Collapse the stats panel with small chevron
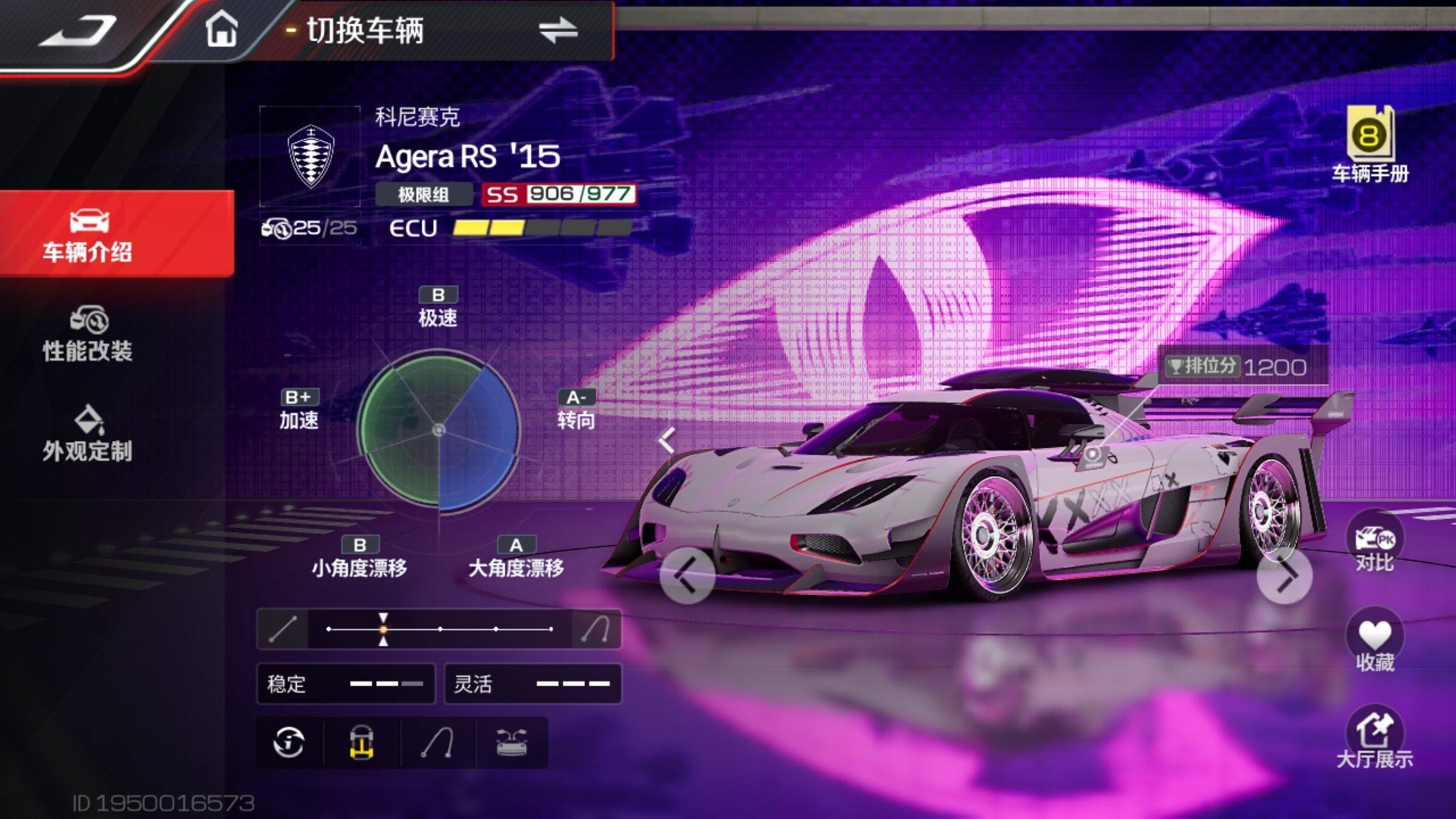The height and width of the screenshot is (819, 1456). point(667,440)
